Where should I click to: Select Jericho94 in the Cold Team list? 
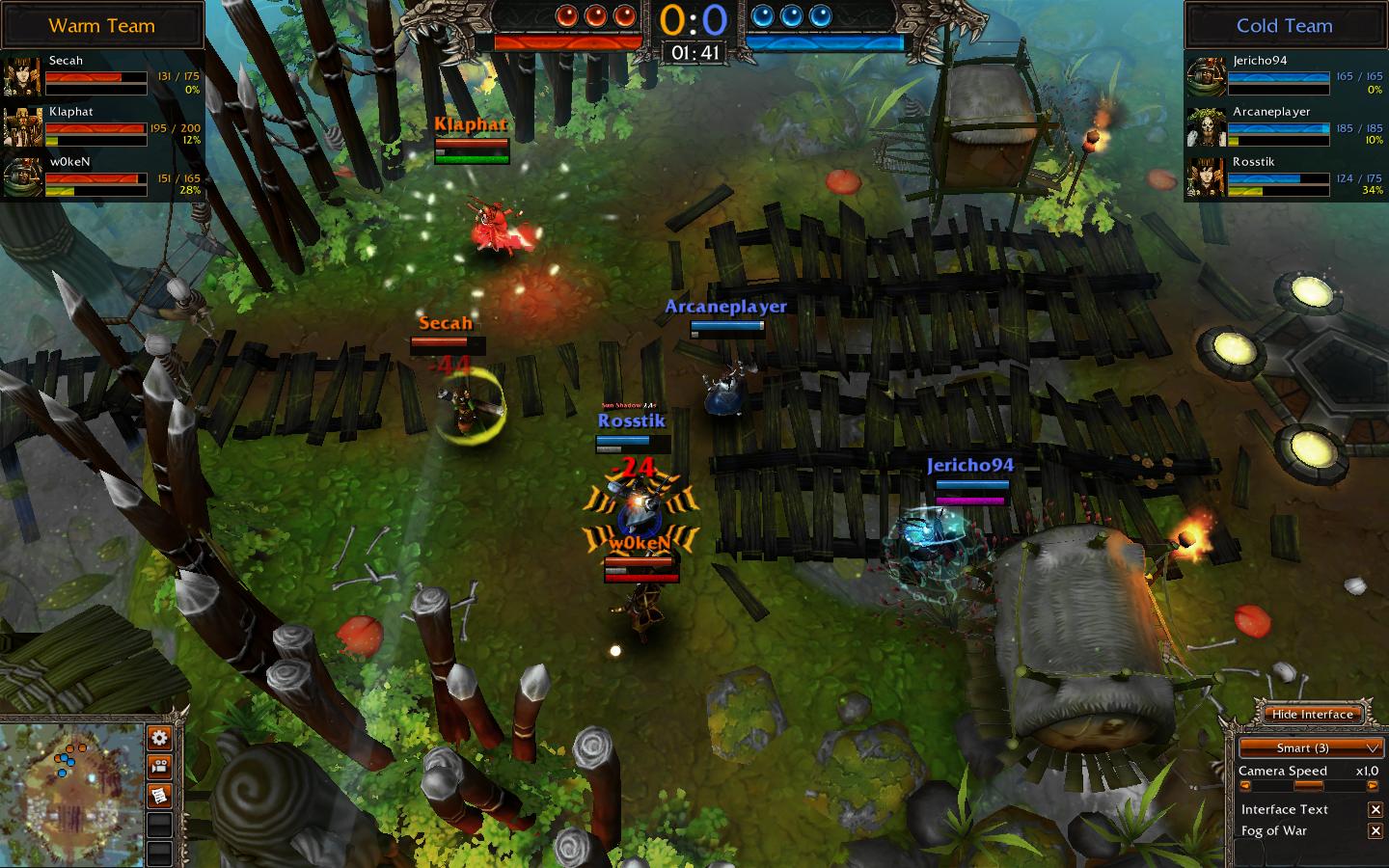(x=1285, y=75)
